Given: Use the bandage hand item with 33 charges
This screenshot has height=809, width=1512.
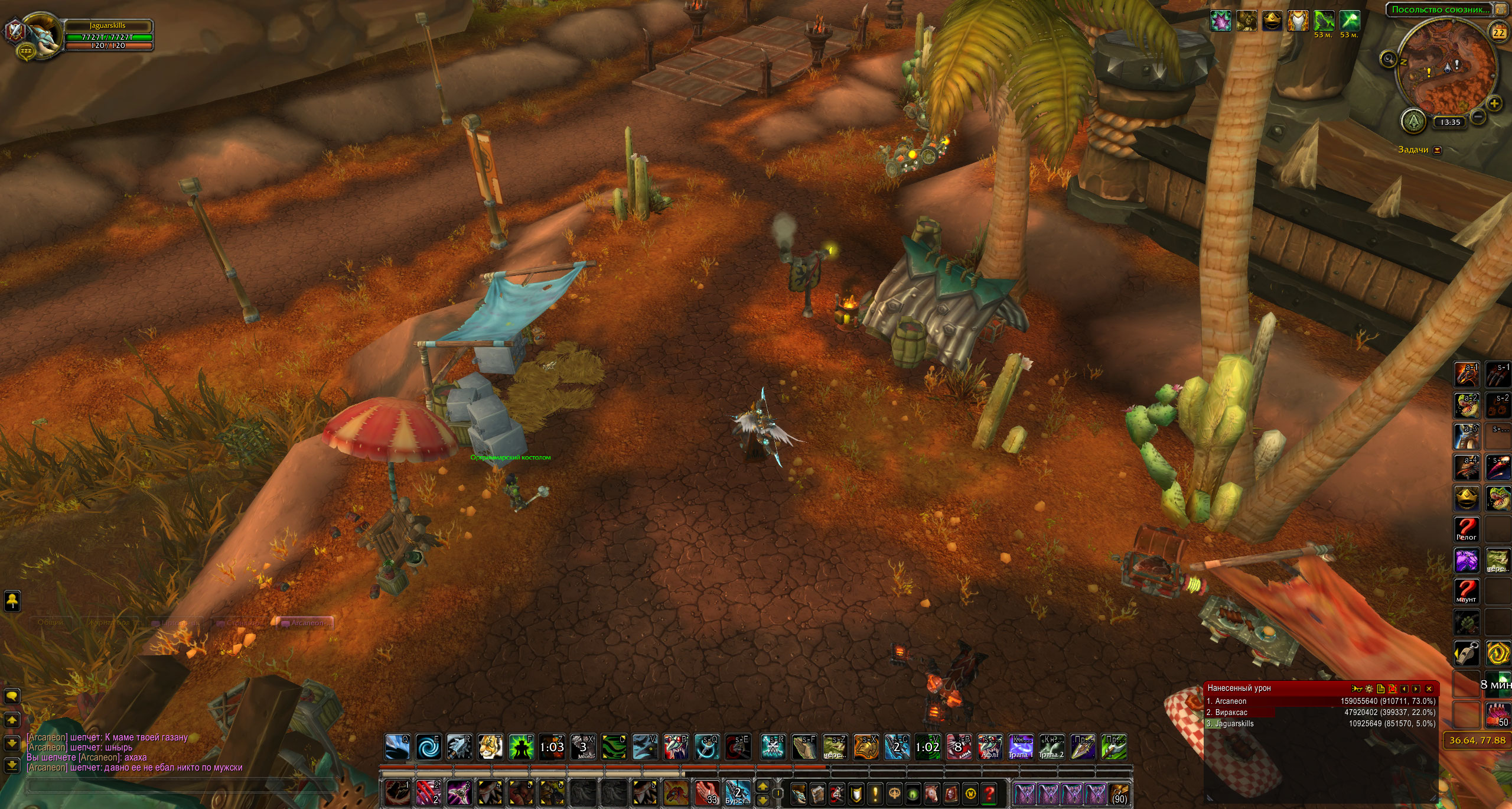Looking at the screenshot, I should click(x=706, y=792).
